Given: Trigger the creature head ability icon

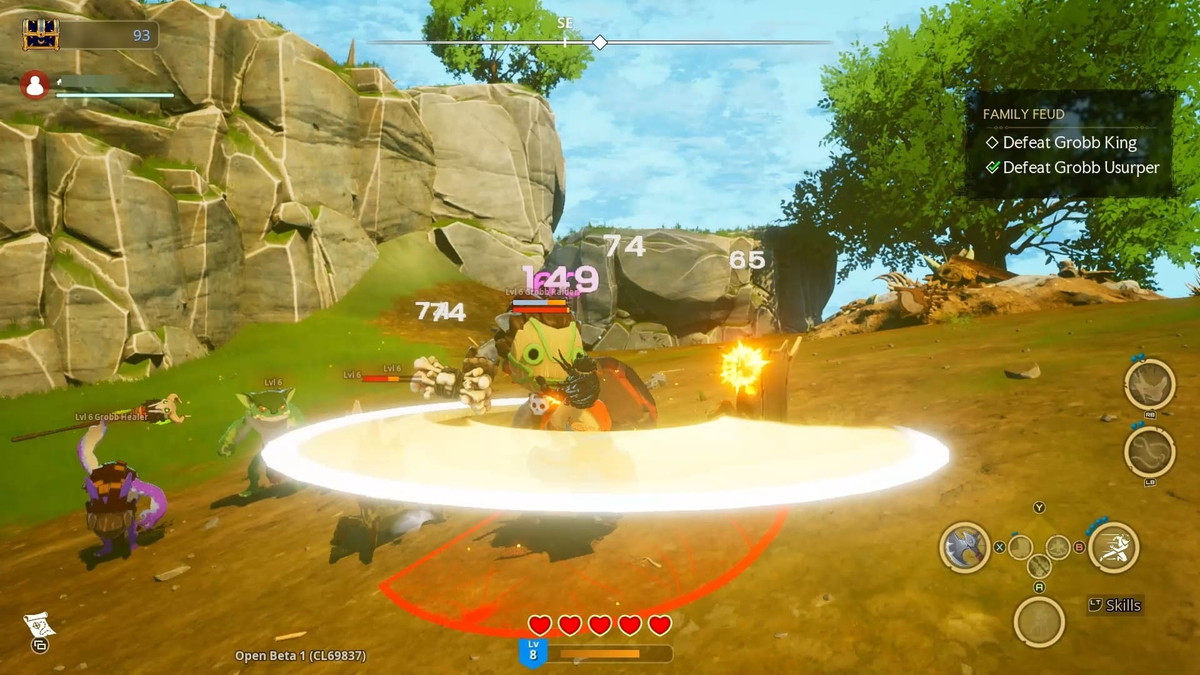Looking at the screenshot, I should click(1149, 384).
